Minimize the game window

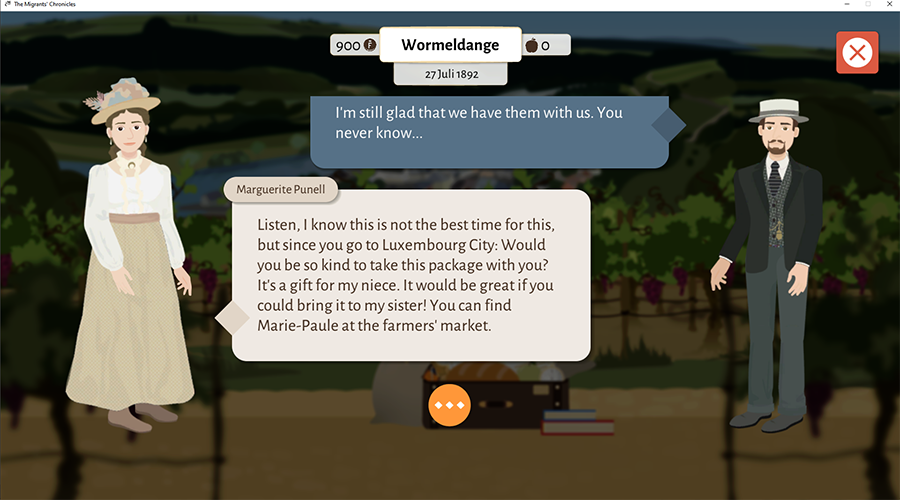pyautogui.click(x=841, y=5)
